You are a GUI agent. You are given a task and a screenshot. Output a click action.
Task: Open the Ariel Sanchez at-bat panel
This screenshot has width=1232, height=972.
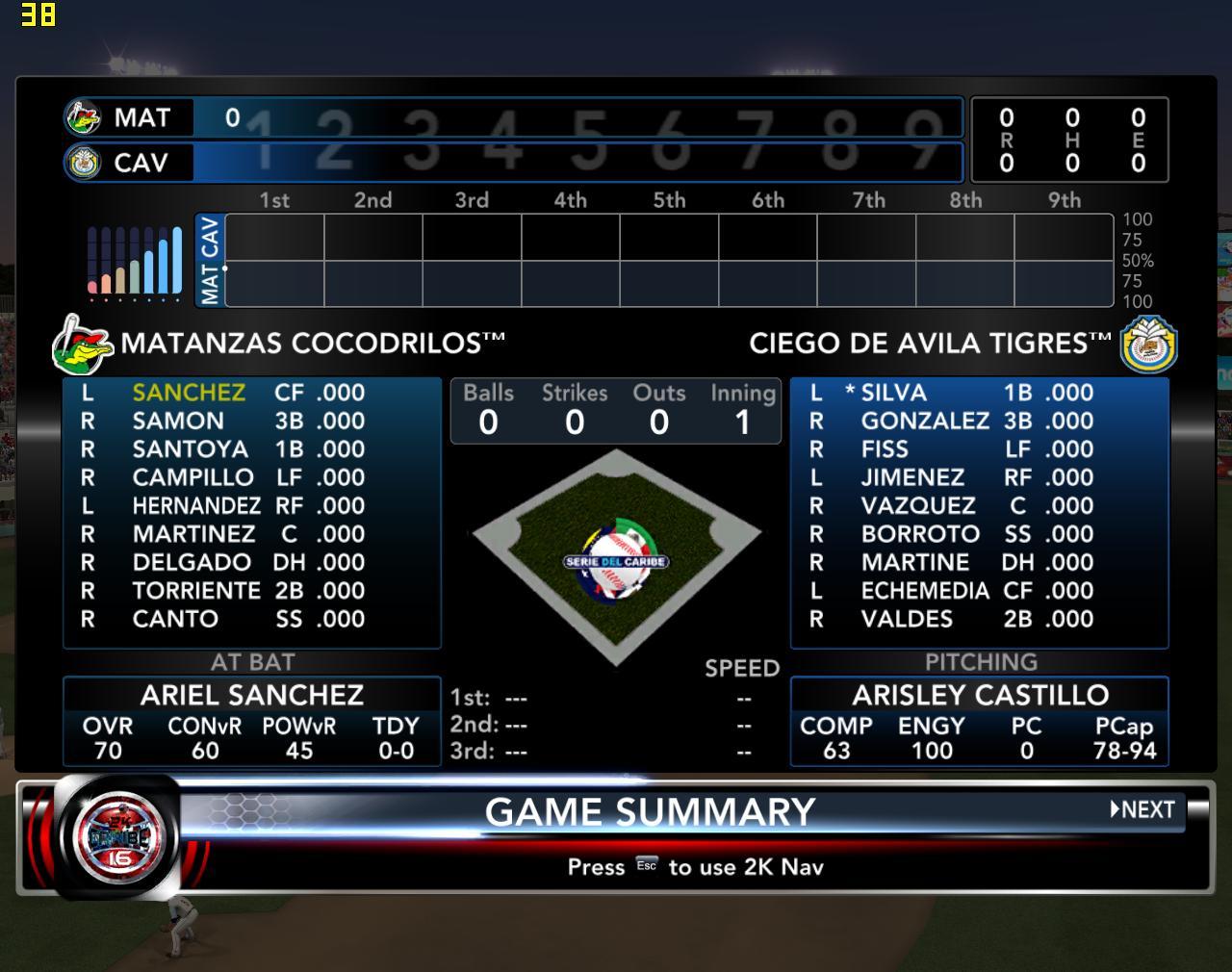pos(251,721)
